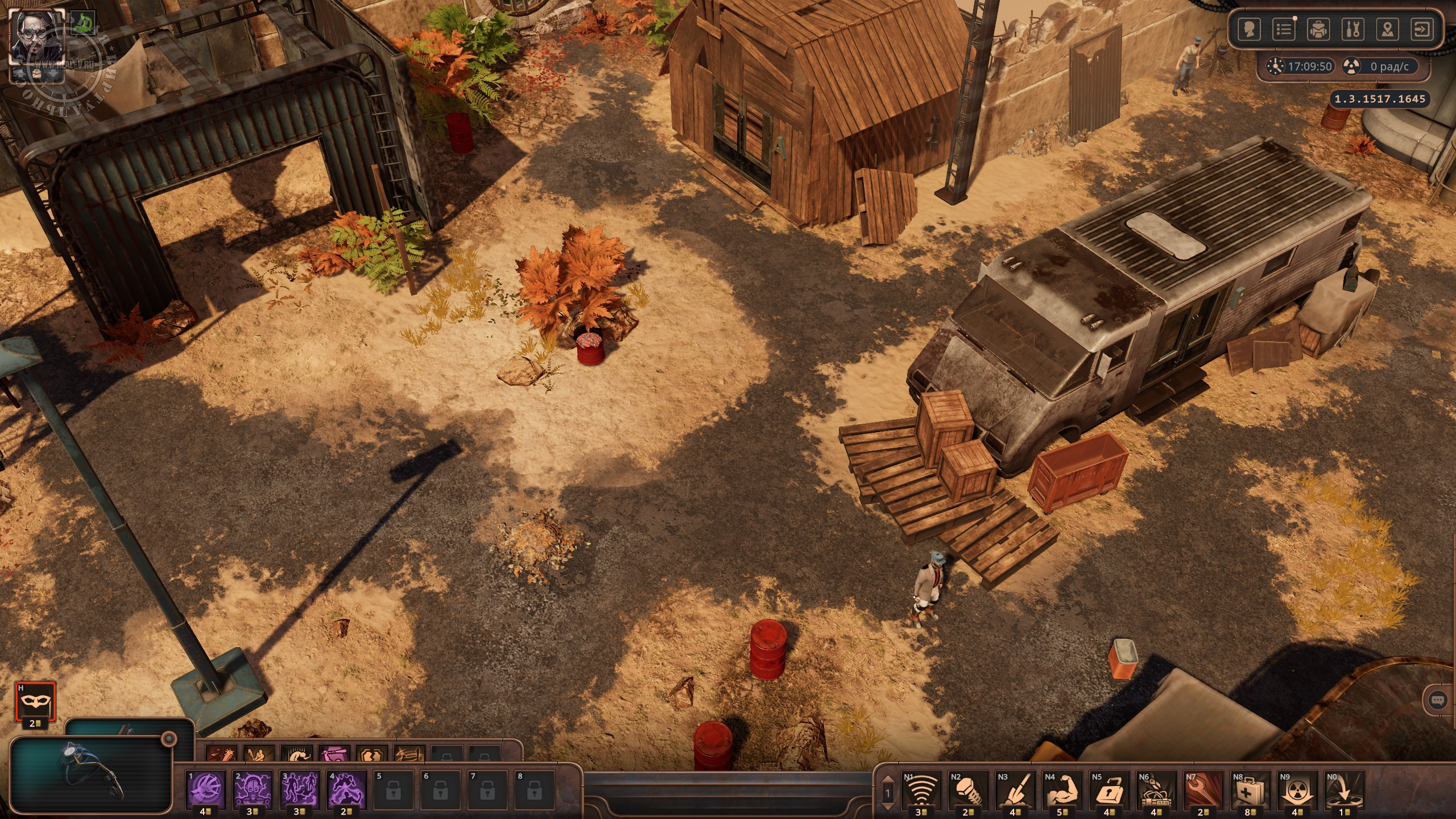Click the exit arrow menu button
The width and height of the screenshot is (1456, 819).
1422,29
